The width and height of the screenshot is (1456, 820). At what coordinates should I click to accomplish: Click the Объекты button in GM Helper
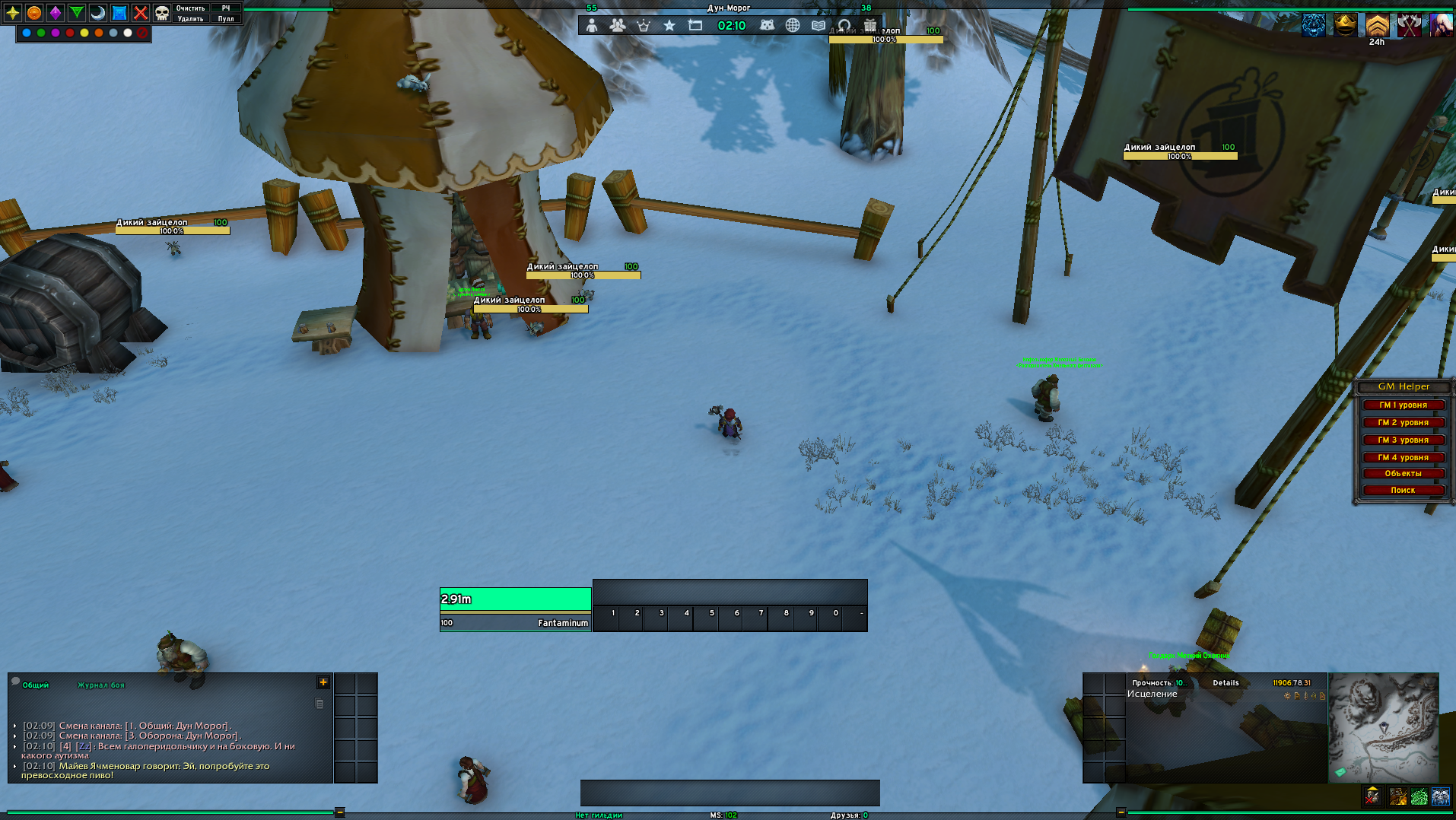click(1403, 473)
